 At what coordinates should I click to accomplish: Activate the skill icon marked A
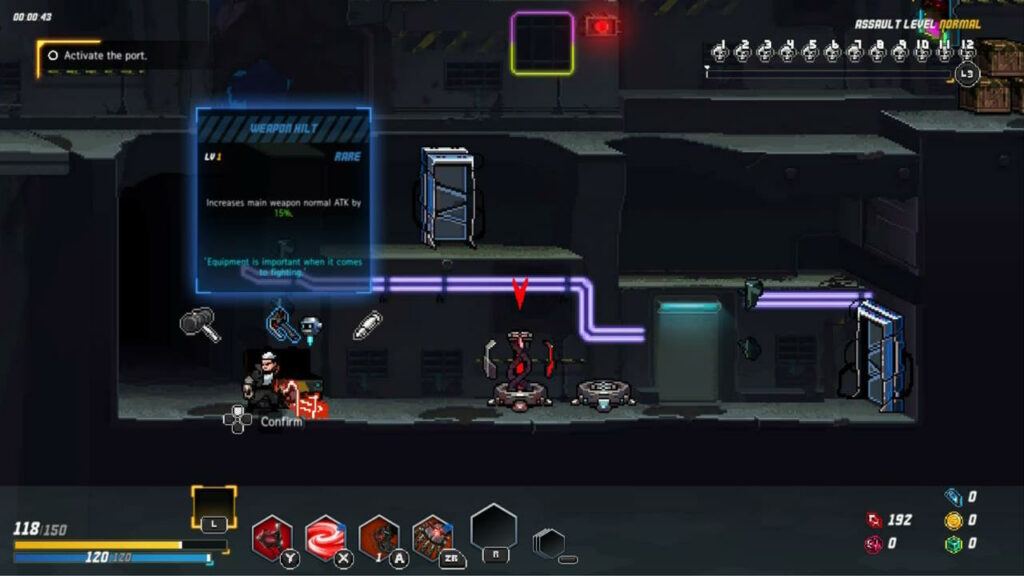click(x=379, y=536)
